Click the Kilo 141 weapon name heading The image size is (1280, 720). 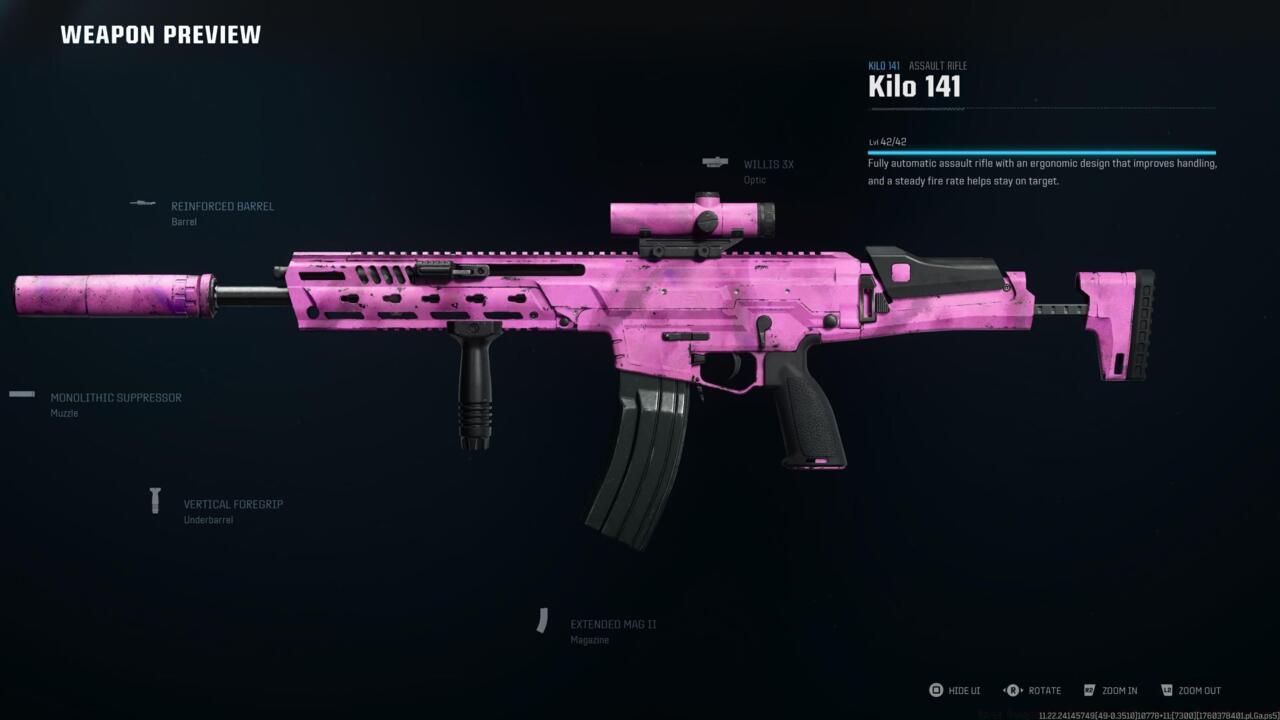click(x=914, y=87)
